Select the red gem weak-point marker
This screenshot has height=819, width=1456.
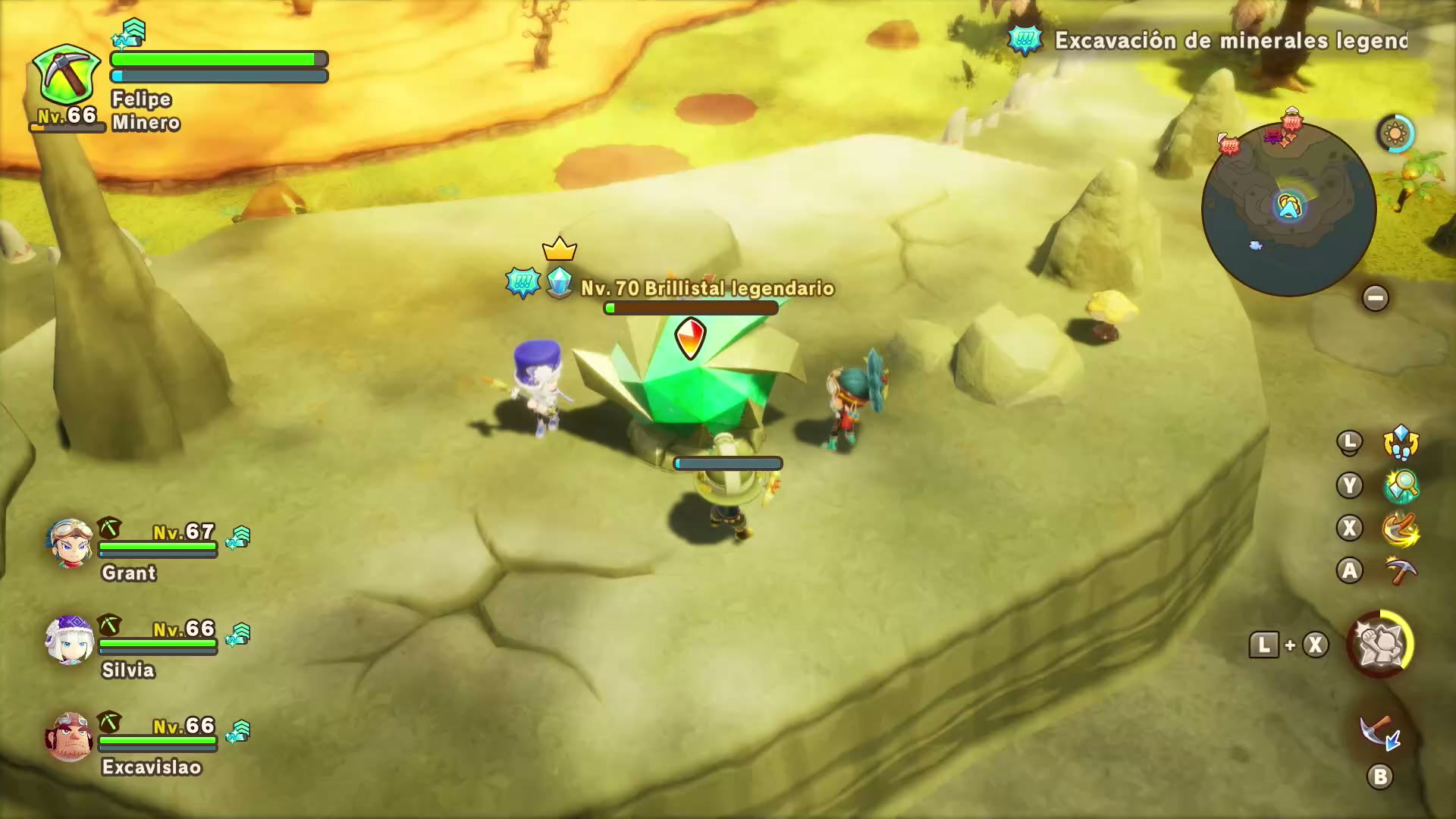tap(690, 337)
